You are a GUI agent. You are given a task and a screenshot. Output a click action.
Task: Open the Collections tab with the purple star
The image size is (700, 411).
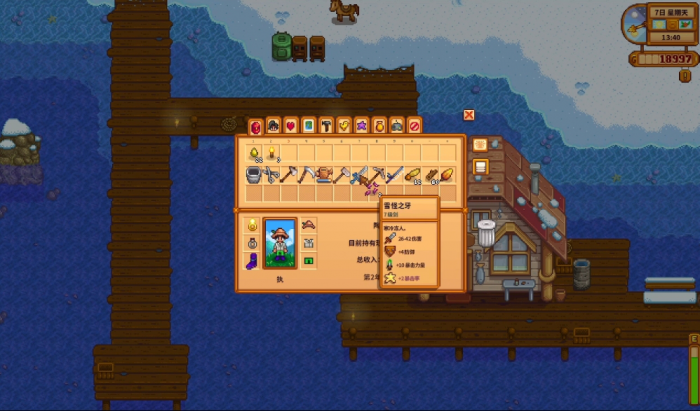point(361,126)
